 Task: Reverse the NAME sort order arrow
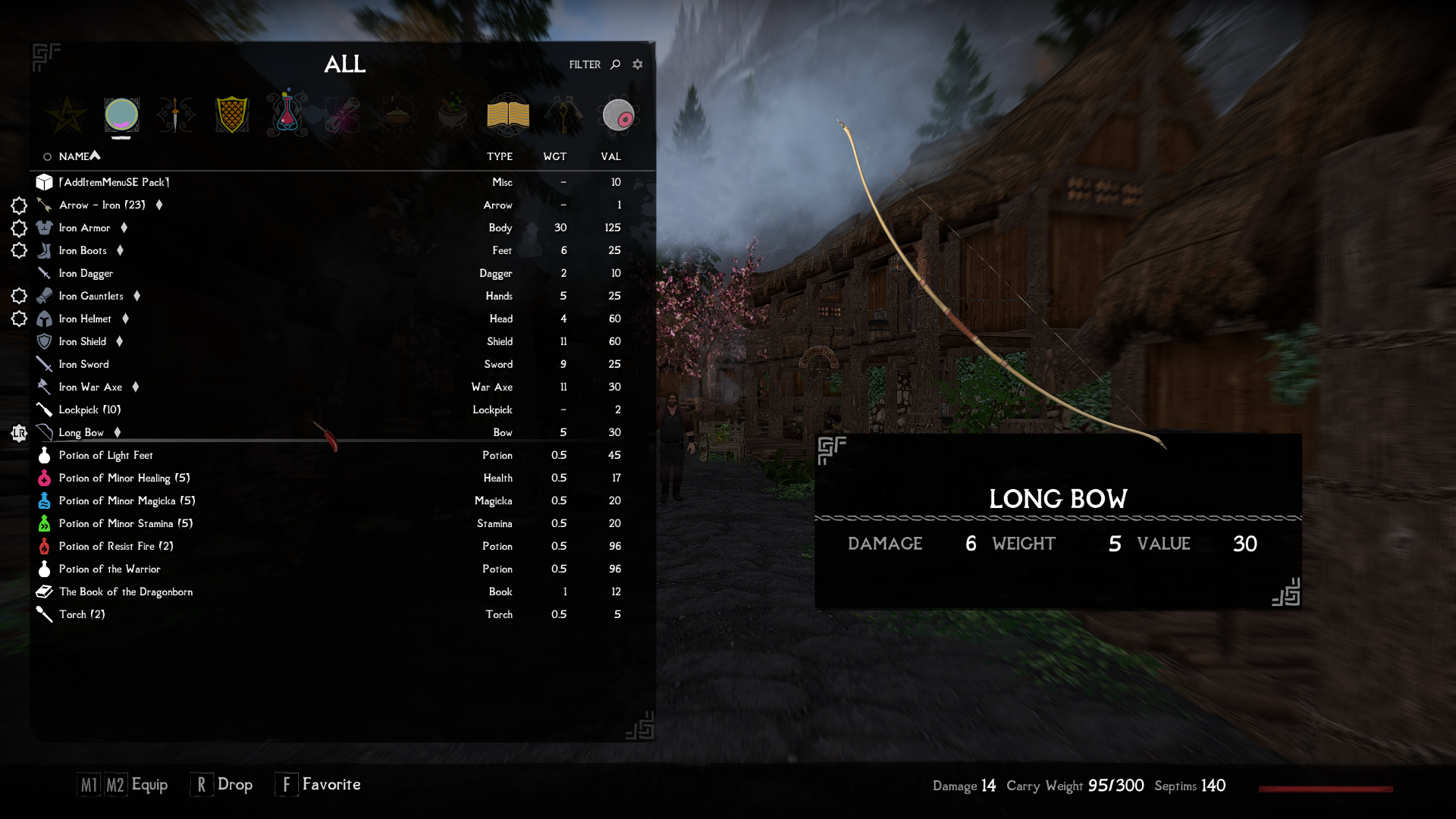click(94, 155)
